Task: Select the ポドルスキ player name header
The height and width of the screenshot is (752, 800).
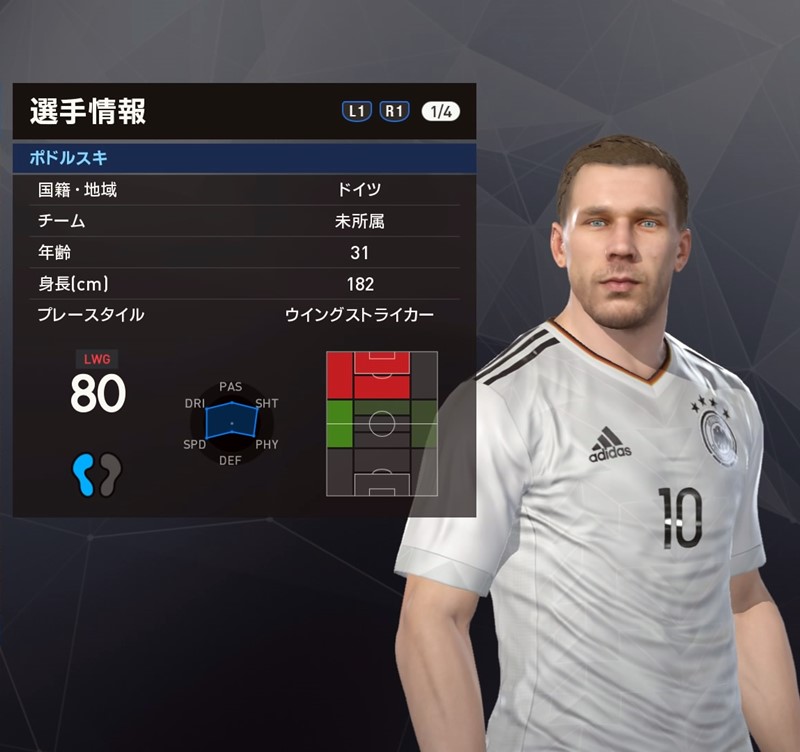Action: [x=243, y=158]
